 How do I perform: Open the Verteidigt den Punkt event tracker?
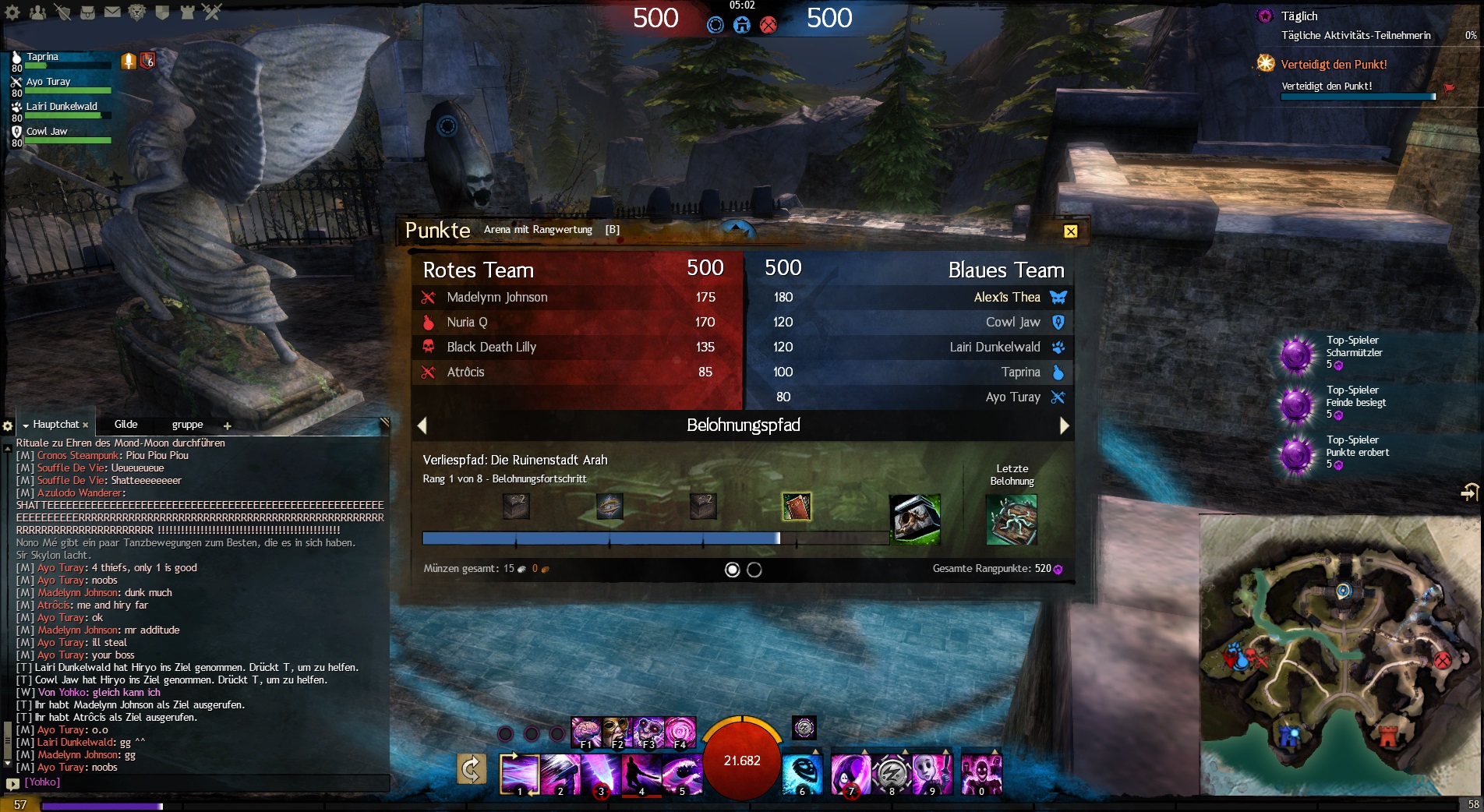[x=1334, y=65]
